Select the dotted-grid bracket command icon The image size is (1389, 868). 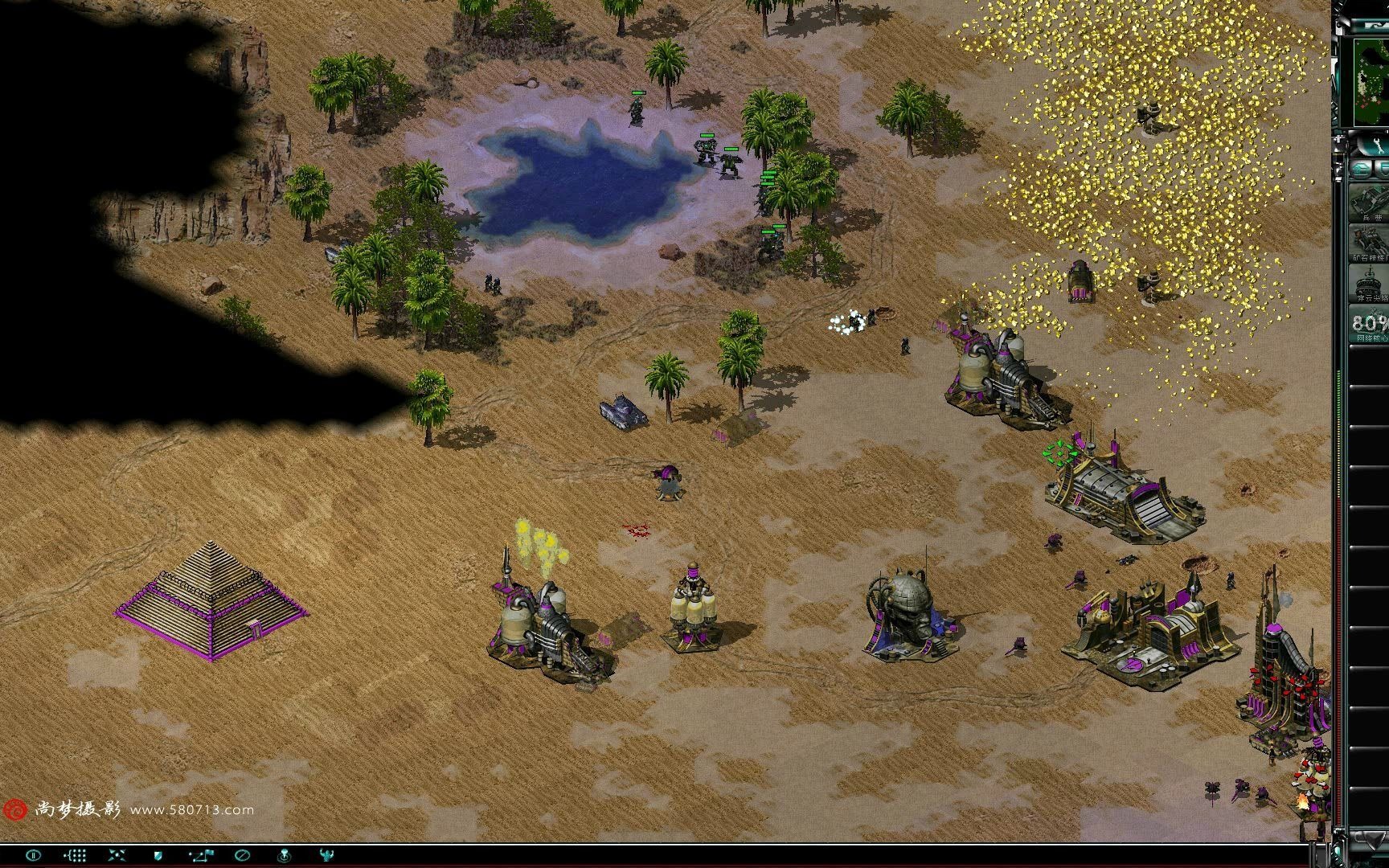(75, 855)
